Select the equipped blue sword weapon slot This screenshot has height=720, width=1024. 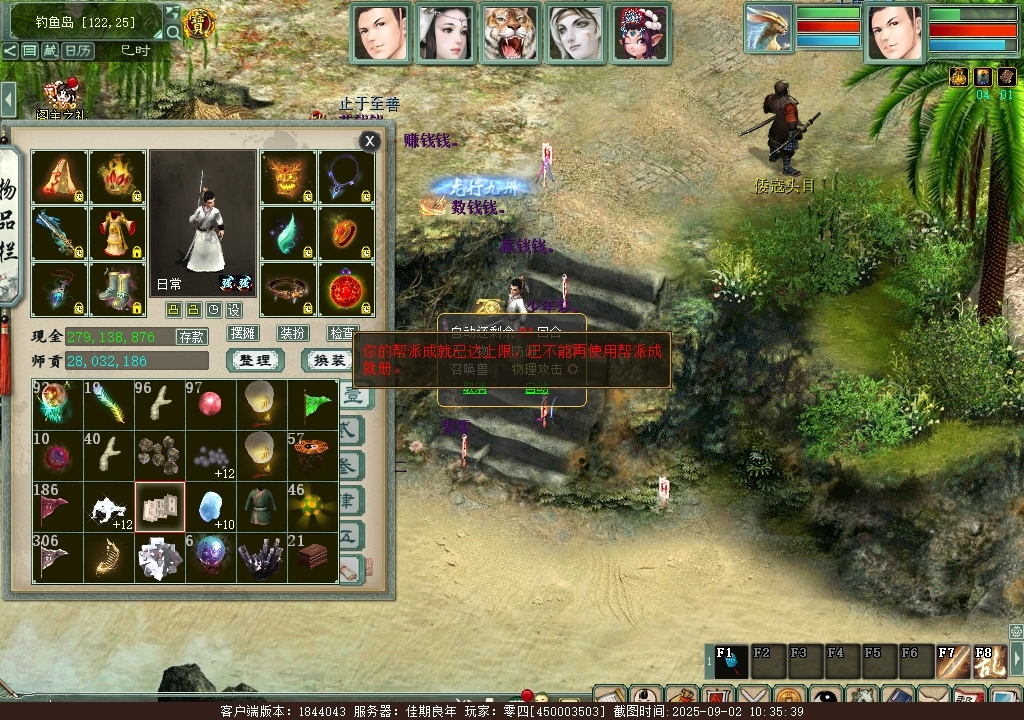(59, 233)
